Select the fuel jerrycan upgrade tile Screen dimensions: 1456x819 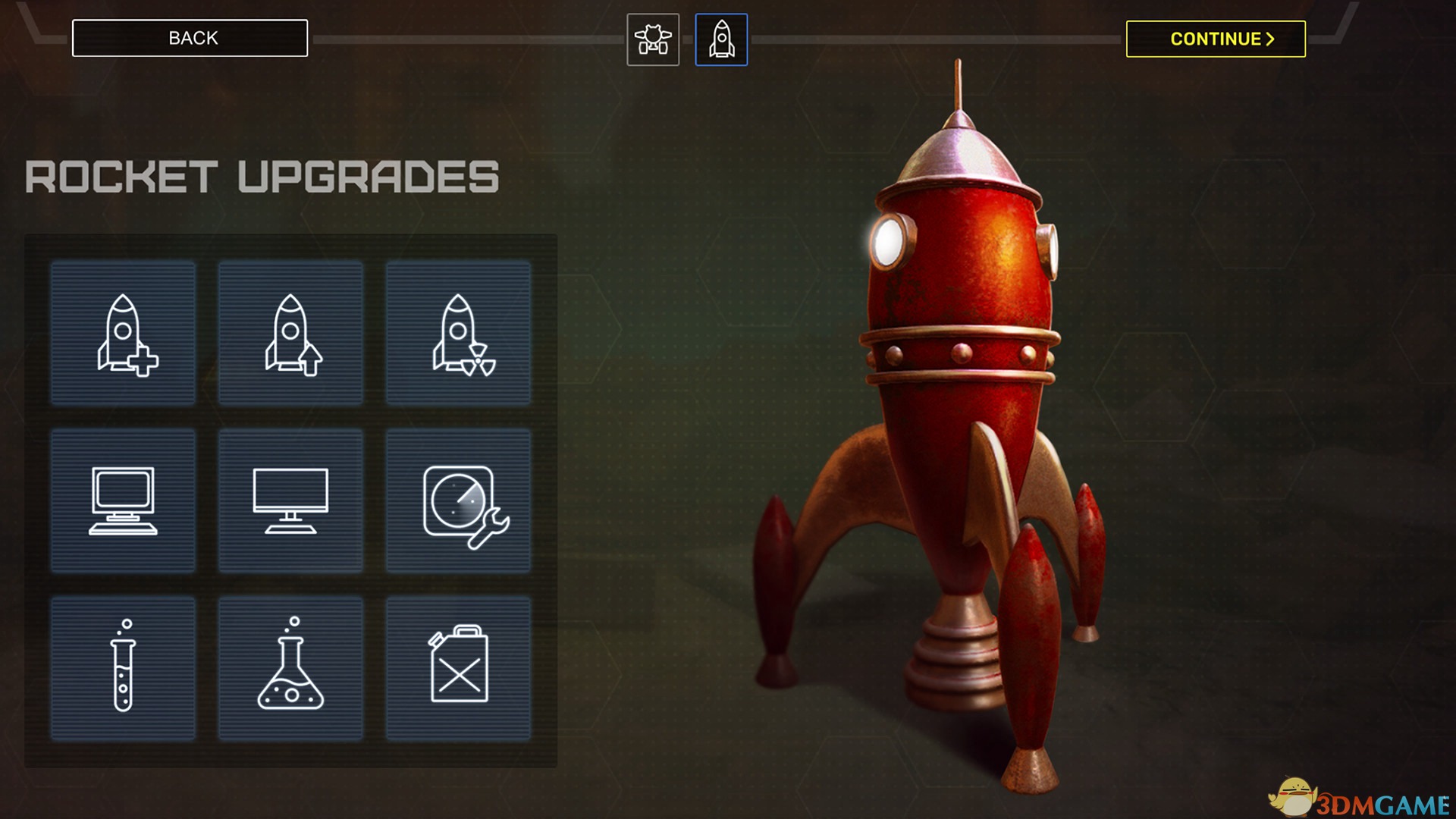tap(458, 667)
